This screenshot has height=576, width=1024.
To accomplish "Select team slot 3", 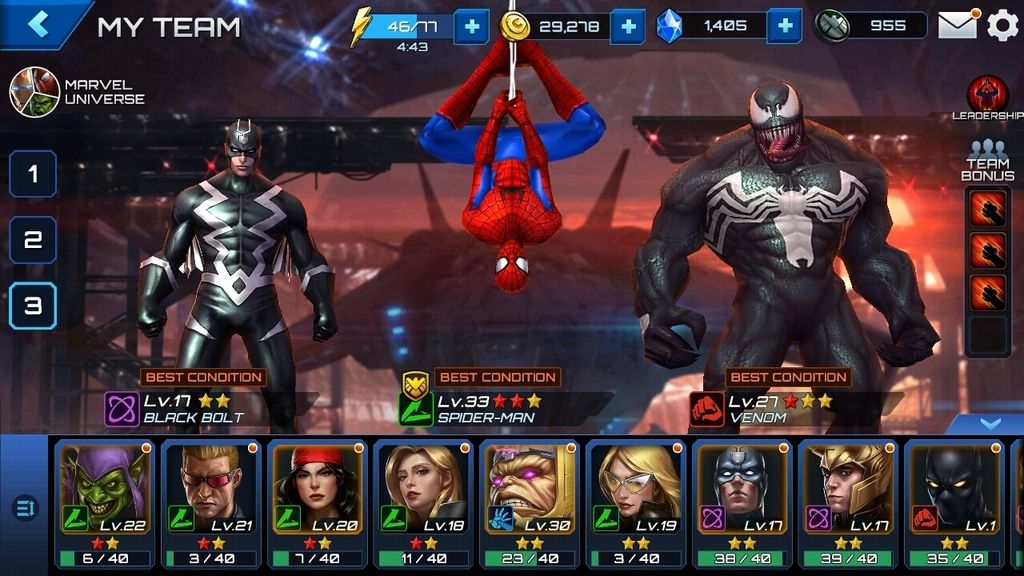I will (33, 306).
